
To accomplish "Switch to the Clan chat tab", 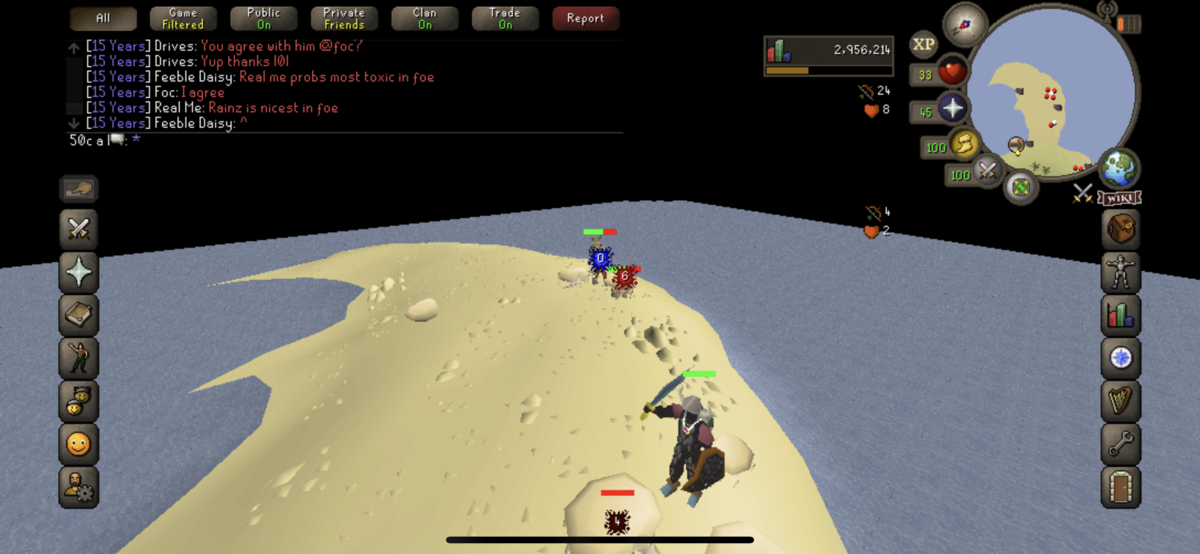I will pos(425,19).
